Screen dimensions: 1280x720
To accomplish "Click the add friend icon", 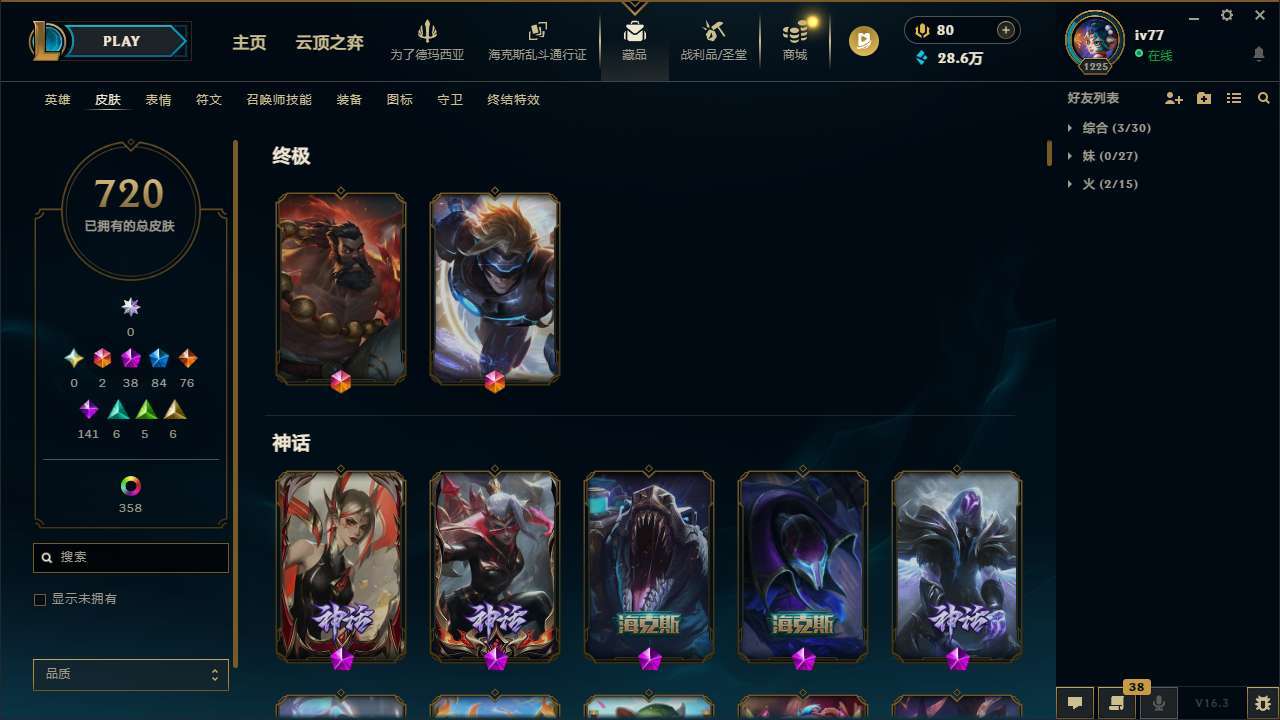I will pos(1174,97).
